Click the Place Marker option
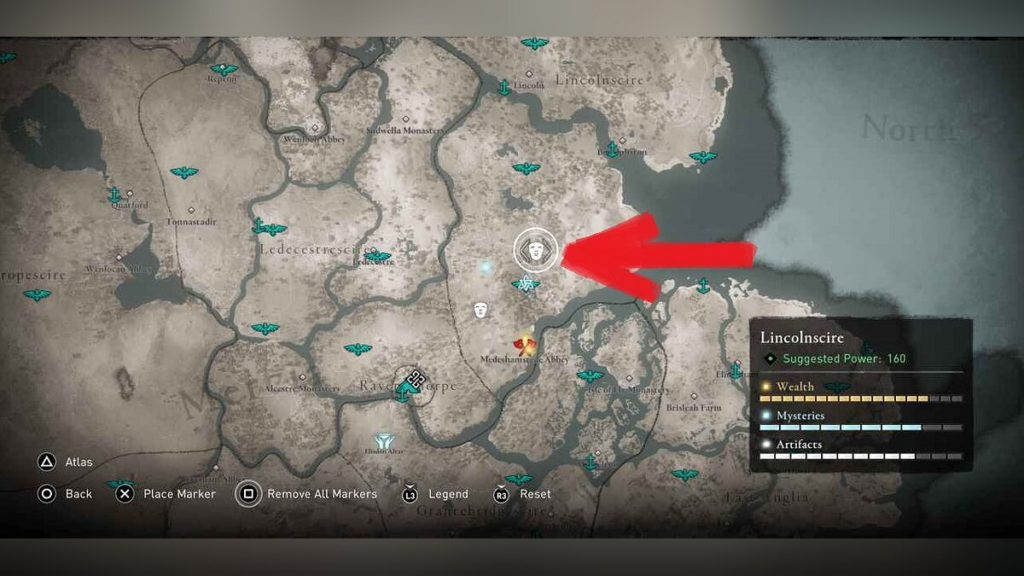 pyautogui.click(x=124, y=494)
